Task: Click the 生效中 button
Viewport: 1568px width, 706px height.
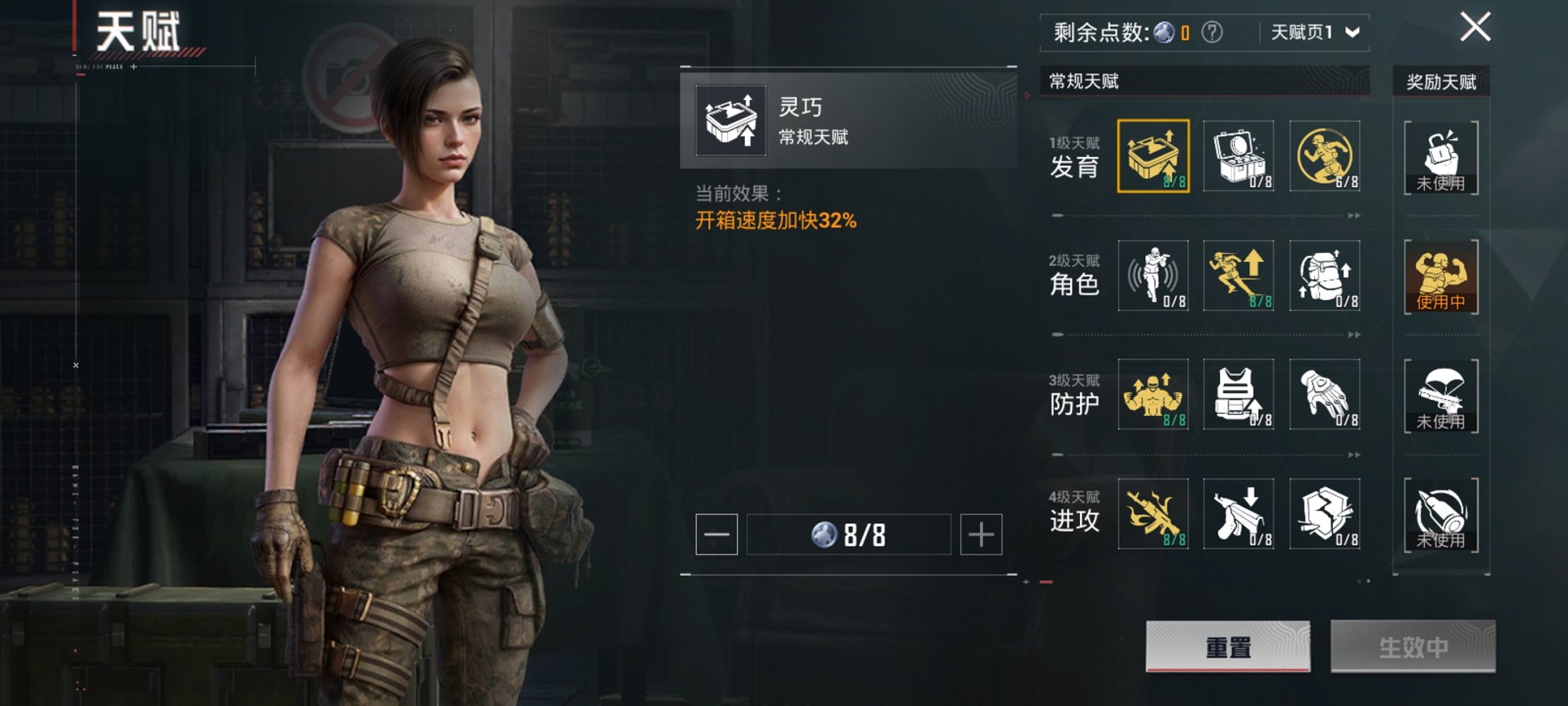Action: tap(1413, 647)
